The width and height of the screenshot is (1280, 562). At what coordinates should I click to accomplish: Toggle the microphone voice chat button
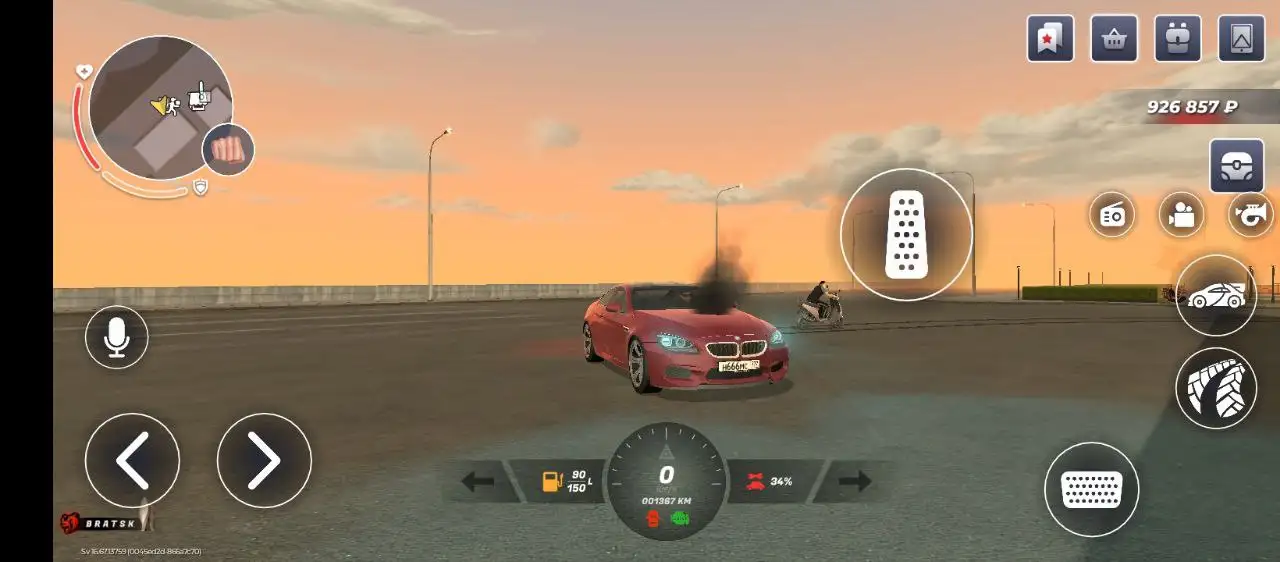tap(117, 337)
